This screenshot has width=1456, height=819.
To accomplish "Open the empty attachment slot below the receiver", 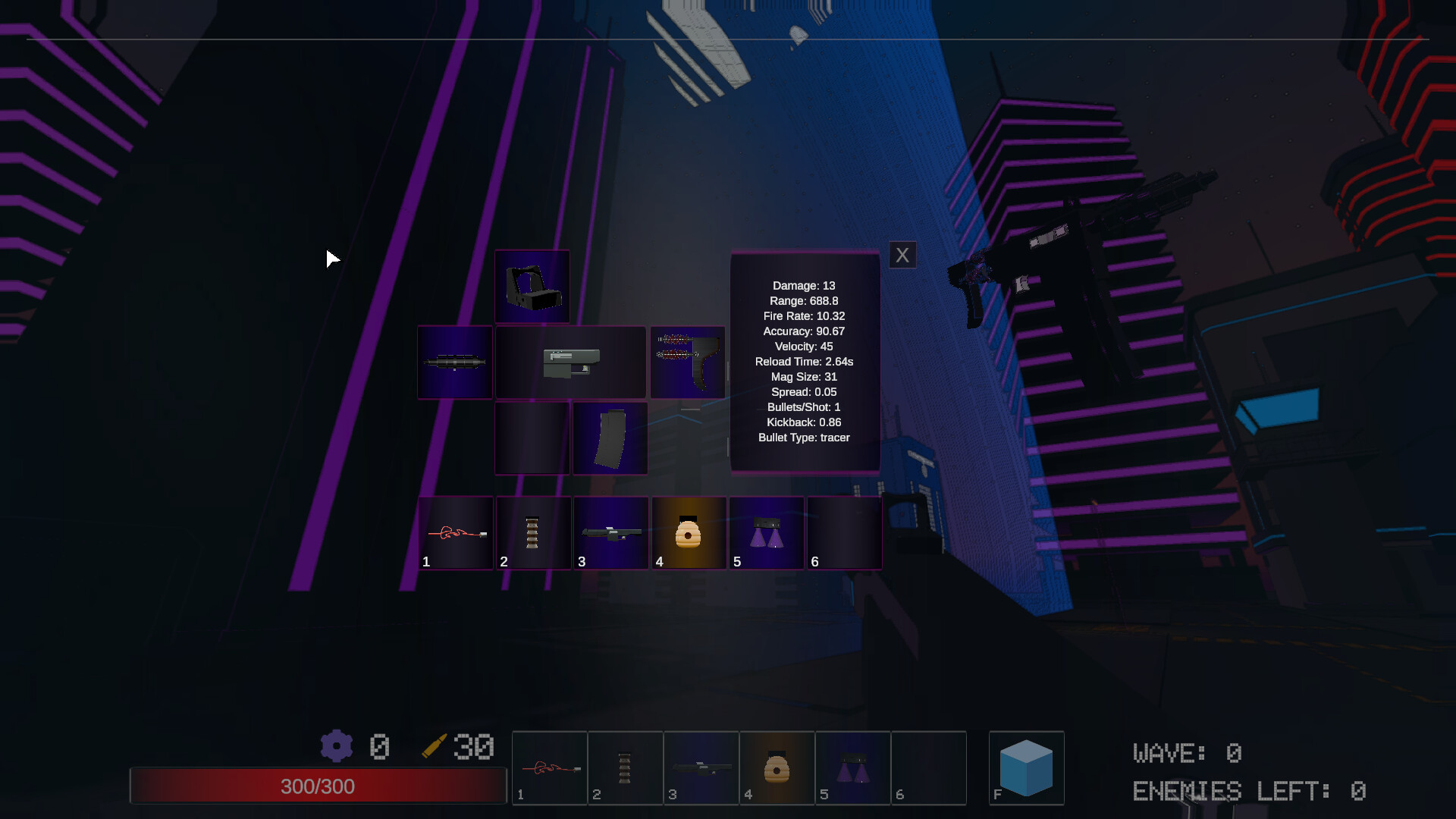I will click(532, 438).
